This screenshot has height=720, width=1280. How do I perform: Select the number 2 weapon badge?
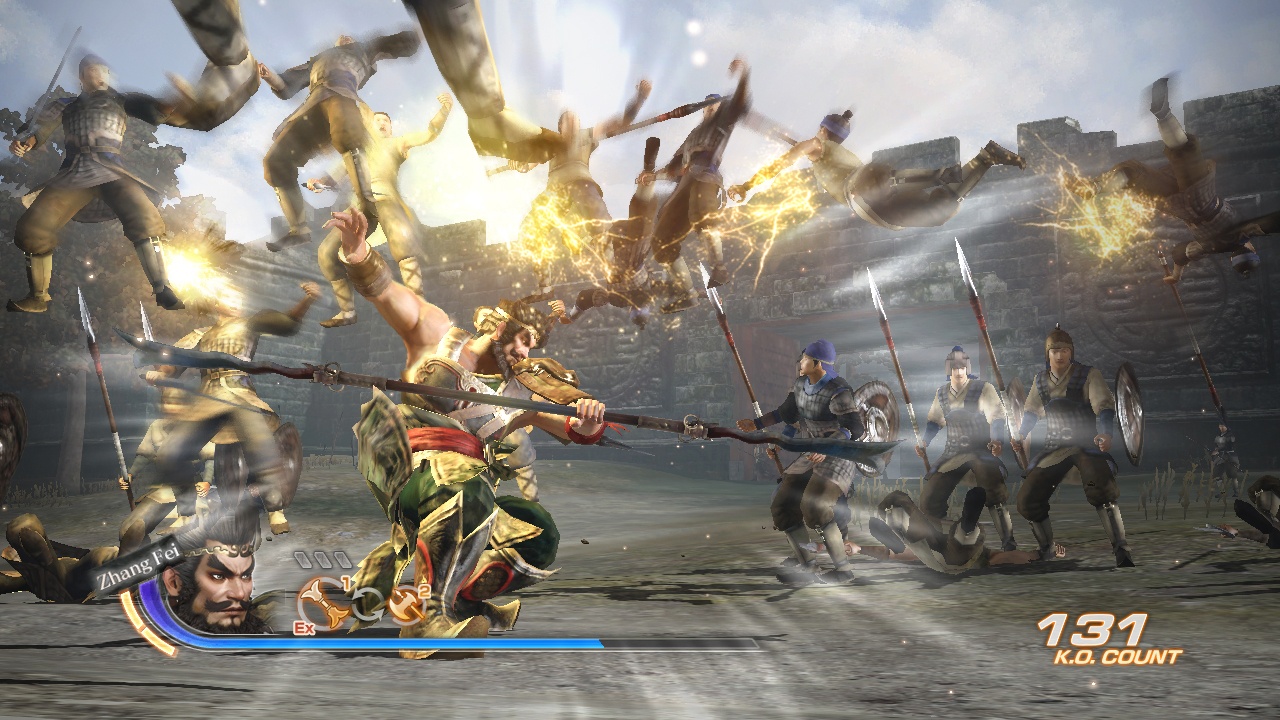click(424, 590)
